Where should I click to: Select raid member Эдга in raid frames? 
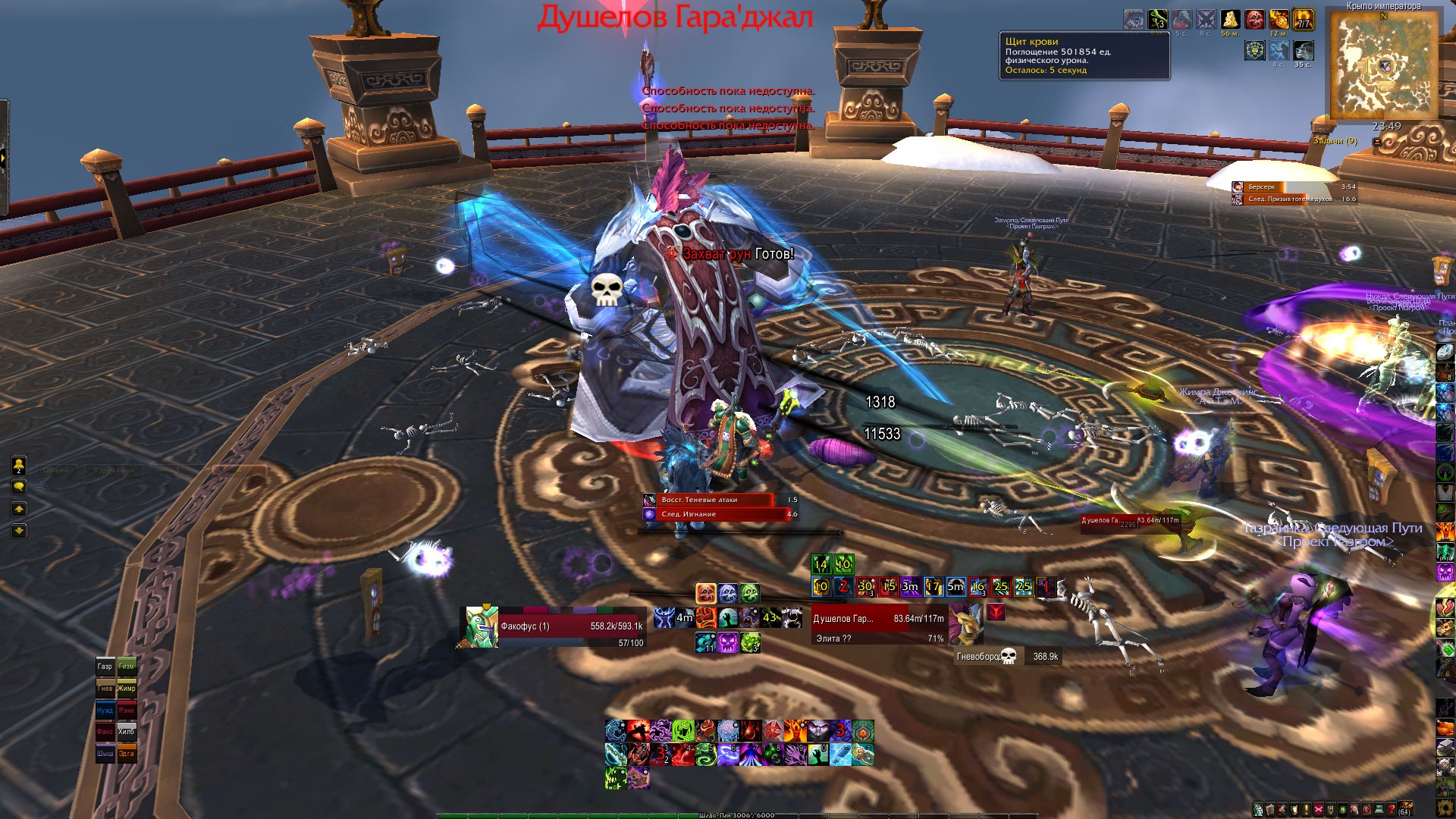[127, 754]
